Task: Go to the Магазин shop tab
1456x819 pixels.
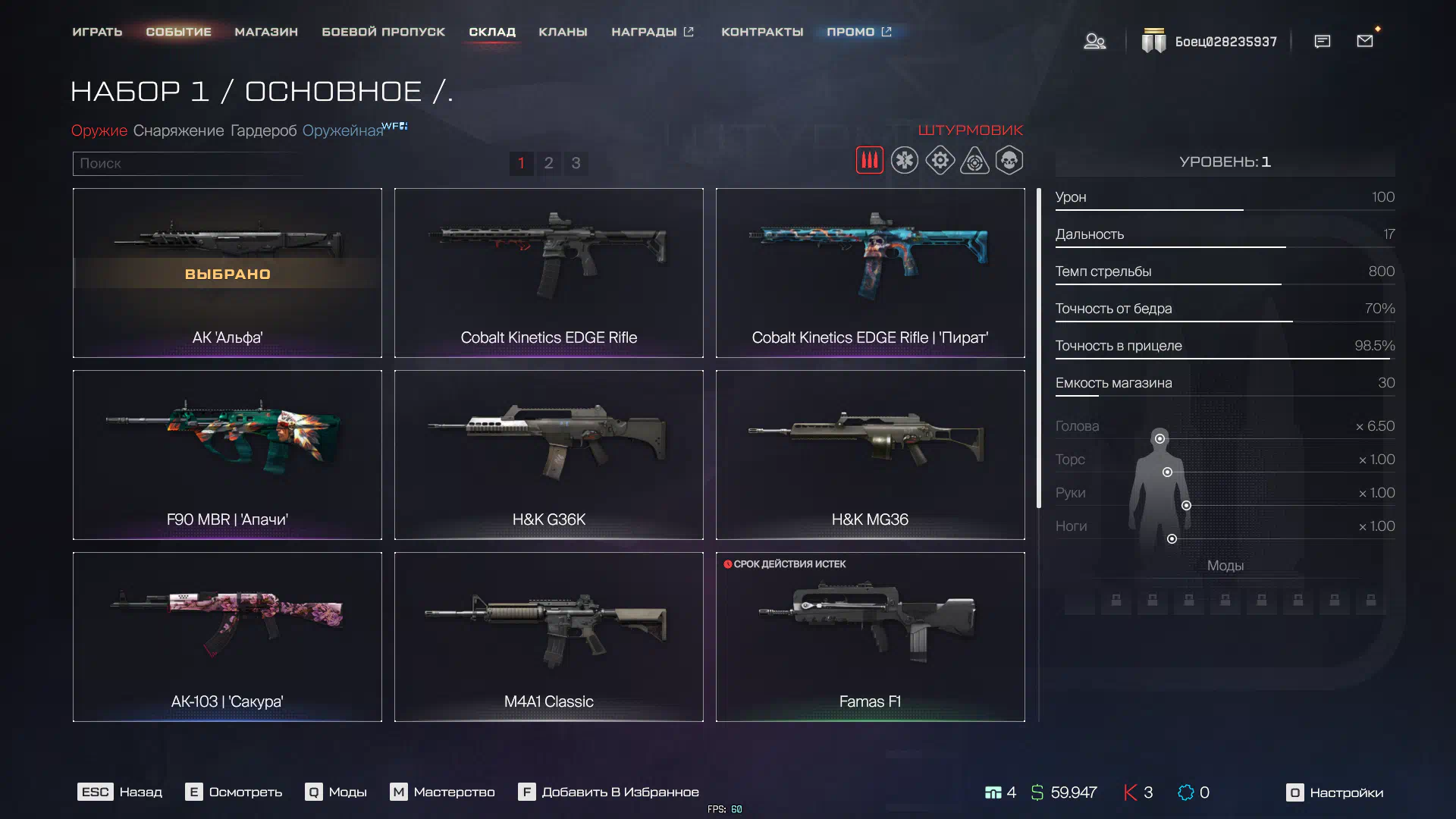Action: [266, 32]
